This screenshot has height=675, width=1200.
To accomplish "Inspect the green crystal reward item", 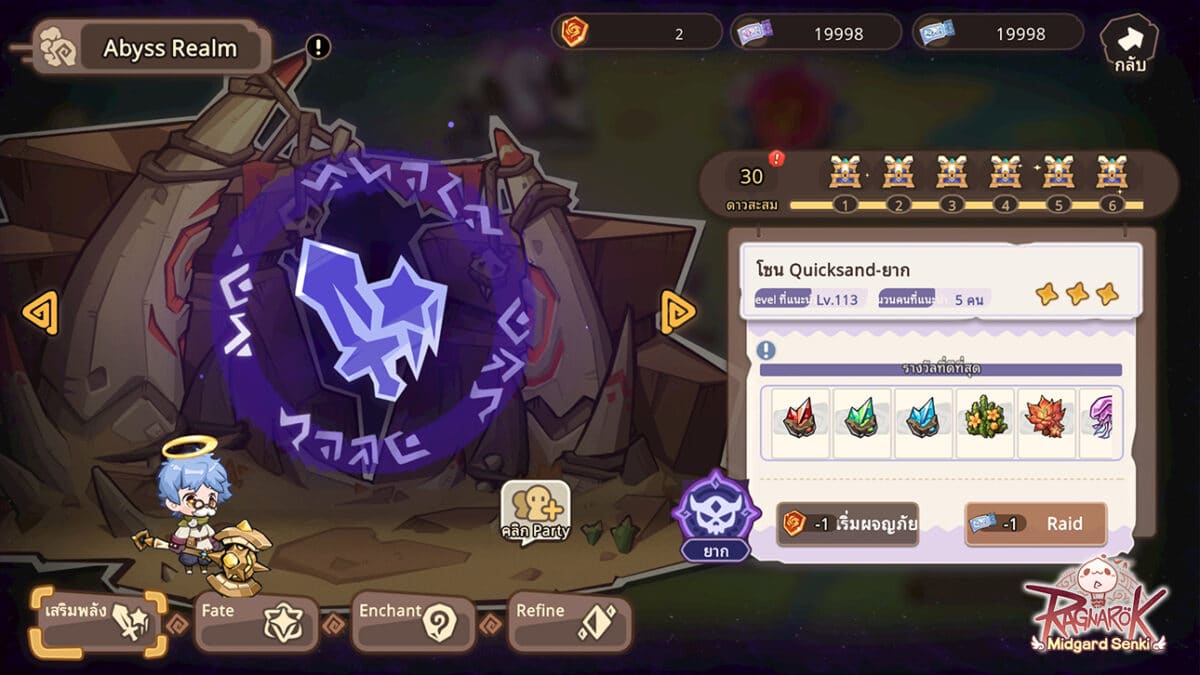I will click(861, 418).
